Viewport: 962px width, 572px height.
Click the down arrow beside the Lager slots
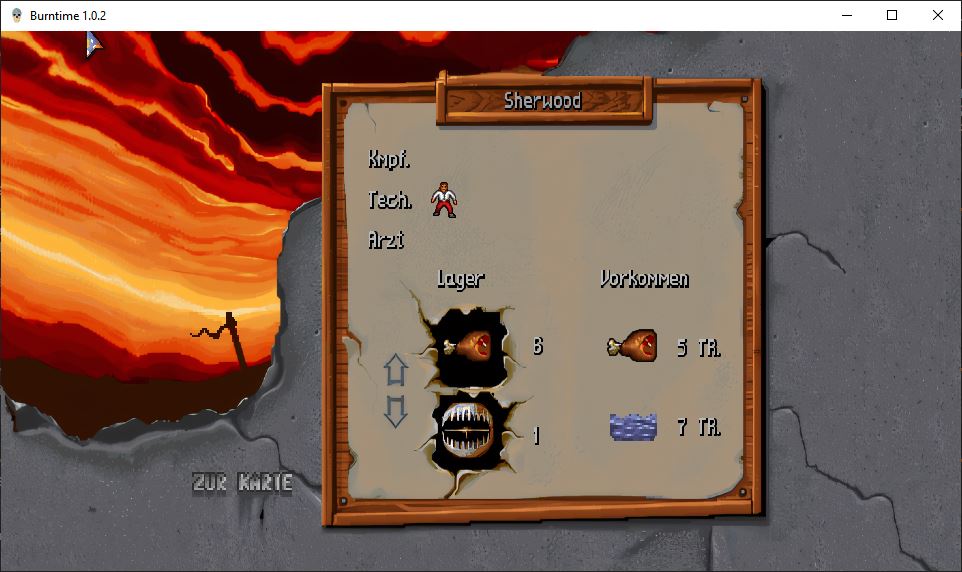click(396, 412)
